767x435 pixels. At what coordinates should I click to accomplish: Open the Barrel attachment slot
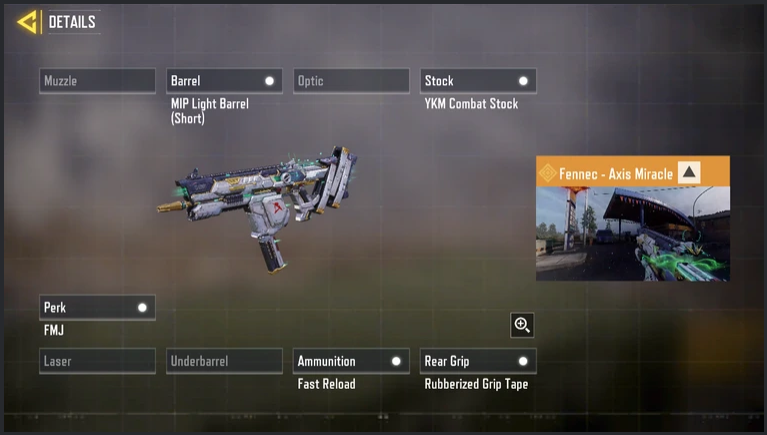click(224, 81)
